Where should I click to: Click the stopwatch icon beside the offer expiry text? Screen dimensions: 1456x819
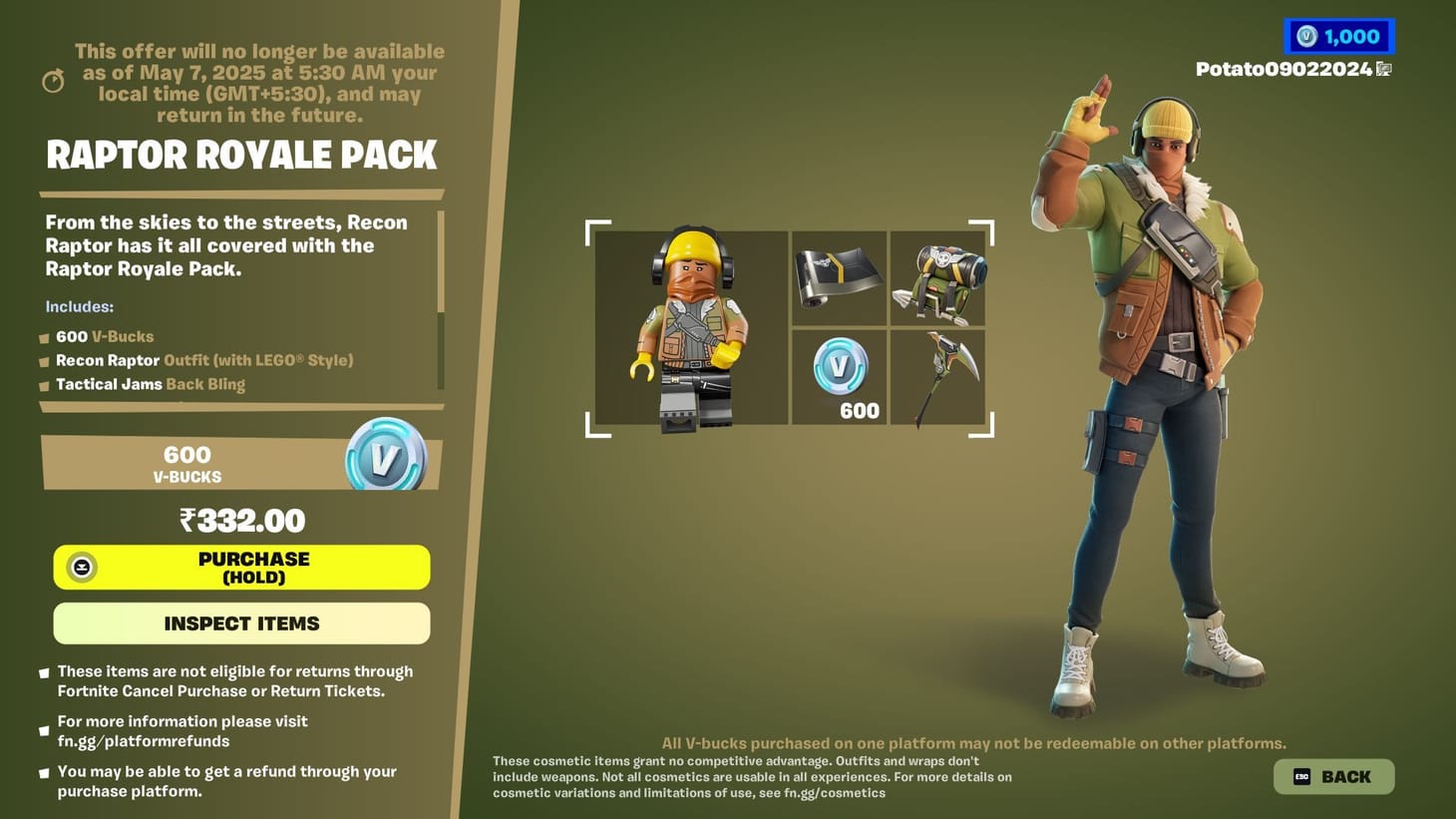coord(52,80)
